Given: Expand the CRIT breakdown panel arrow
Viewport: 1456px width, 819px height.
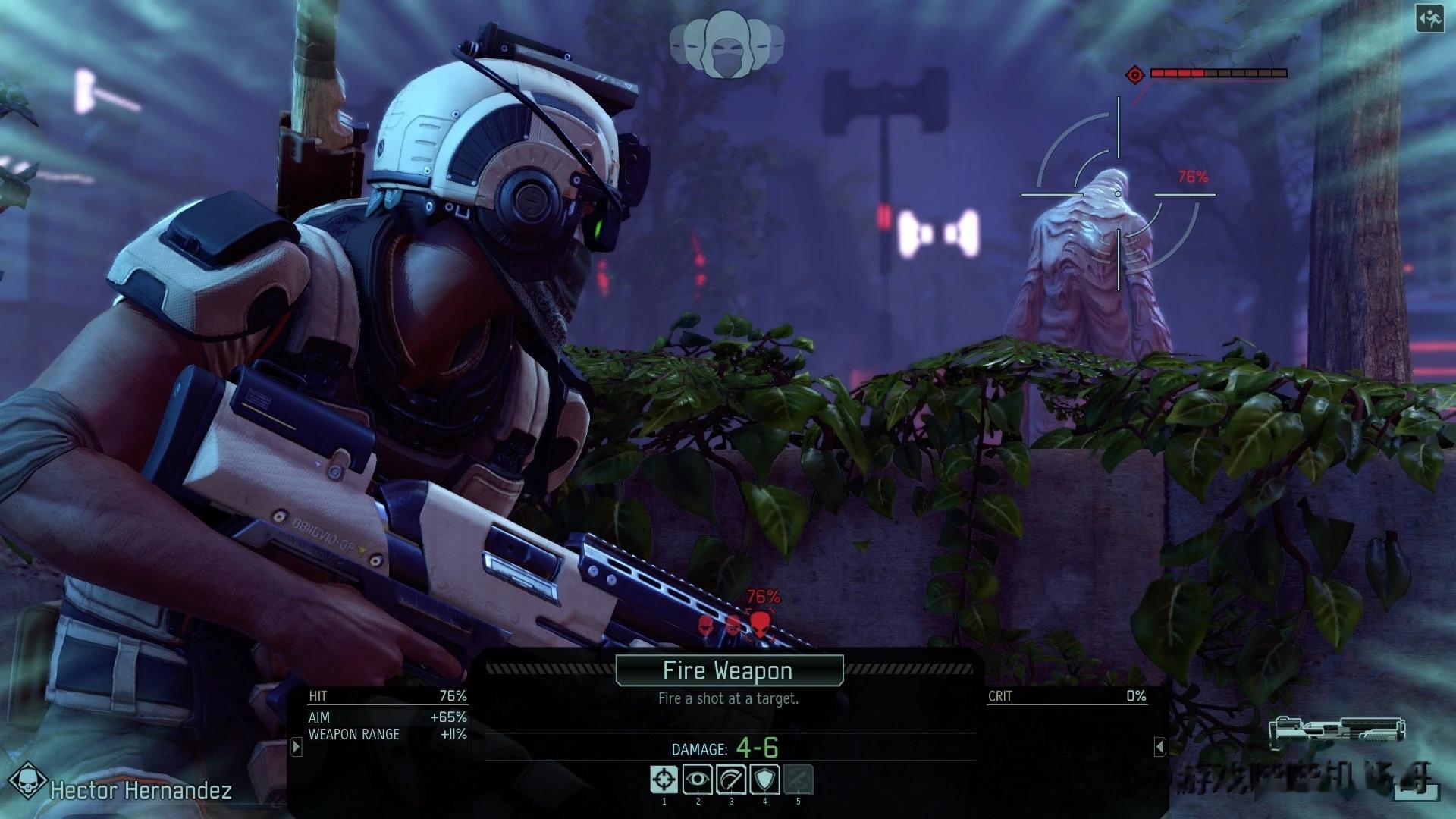Looking at the screenshot, I should coord(1159,747).
